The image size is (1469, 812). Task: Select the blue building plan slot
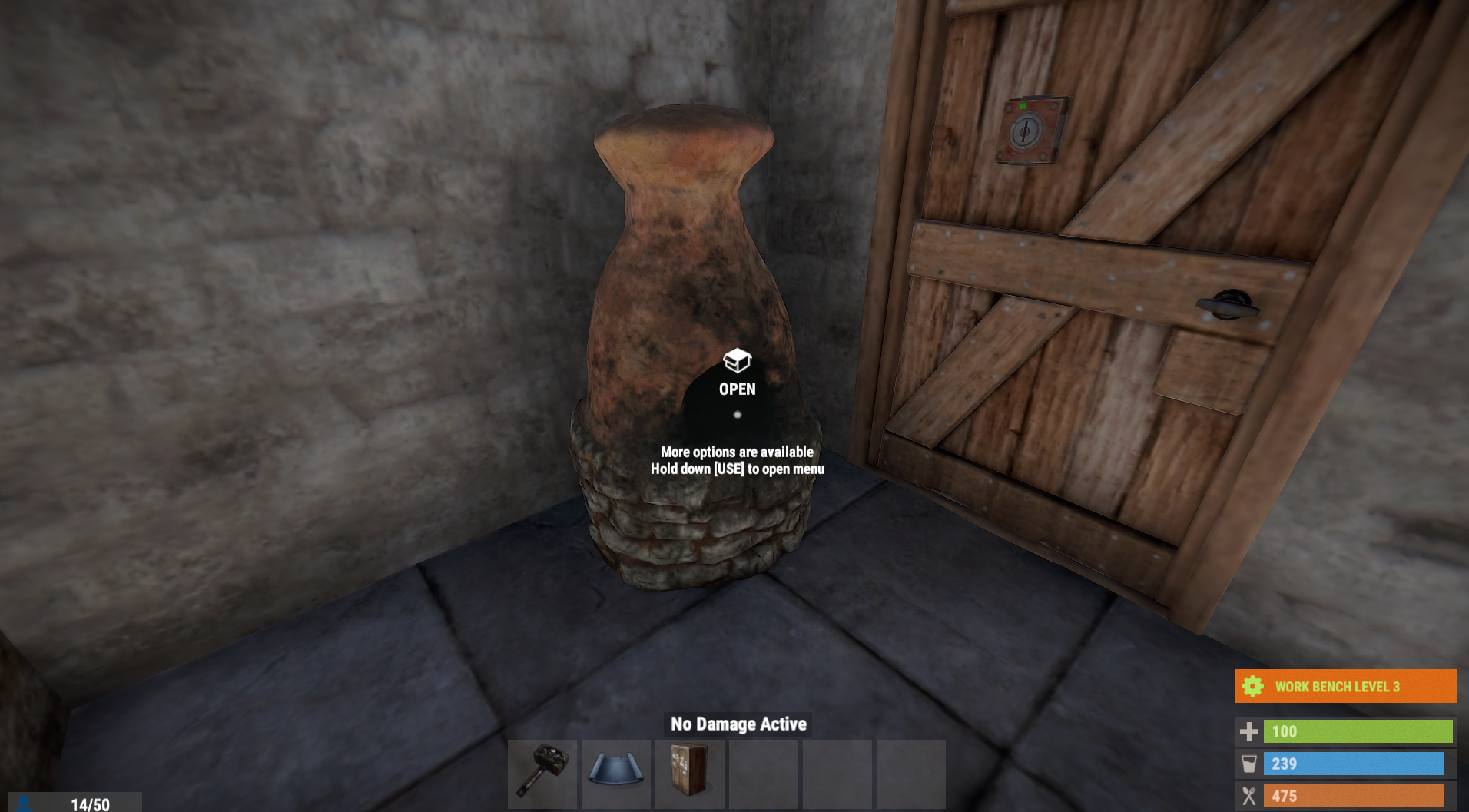(x=616, y=772)
